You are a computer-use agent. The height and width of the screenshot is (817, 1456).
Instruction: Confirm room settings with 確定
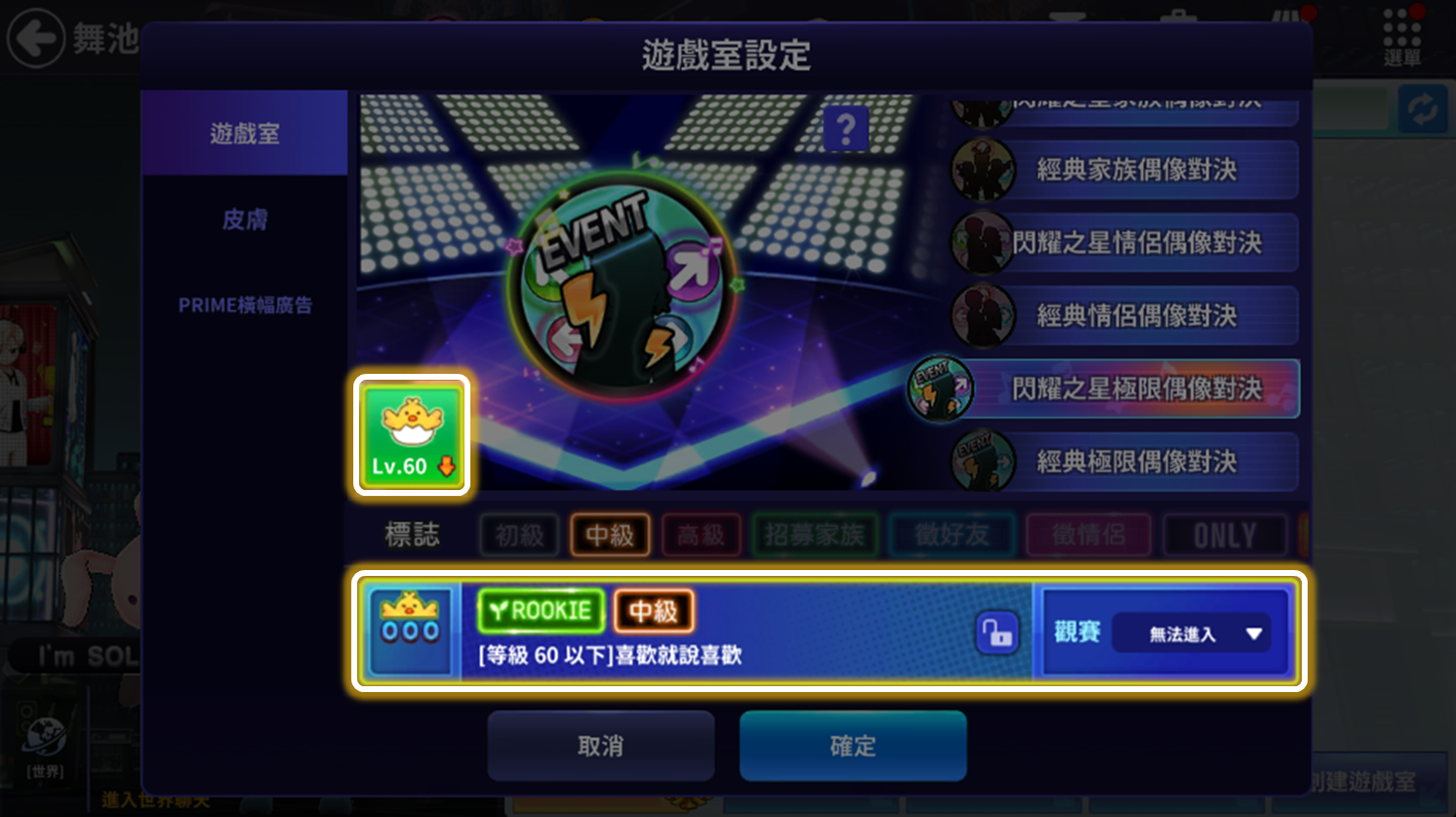pyautogui.click(x=852, y=746)
